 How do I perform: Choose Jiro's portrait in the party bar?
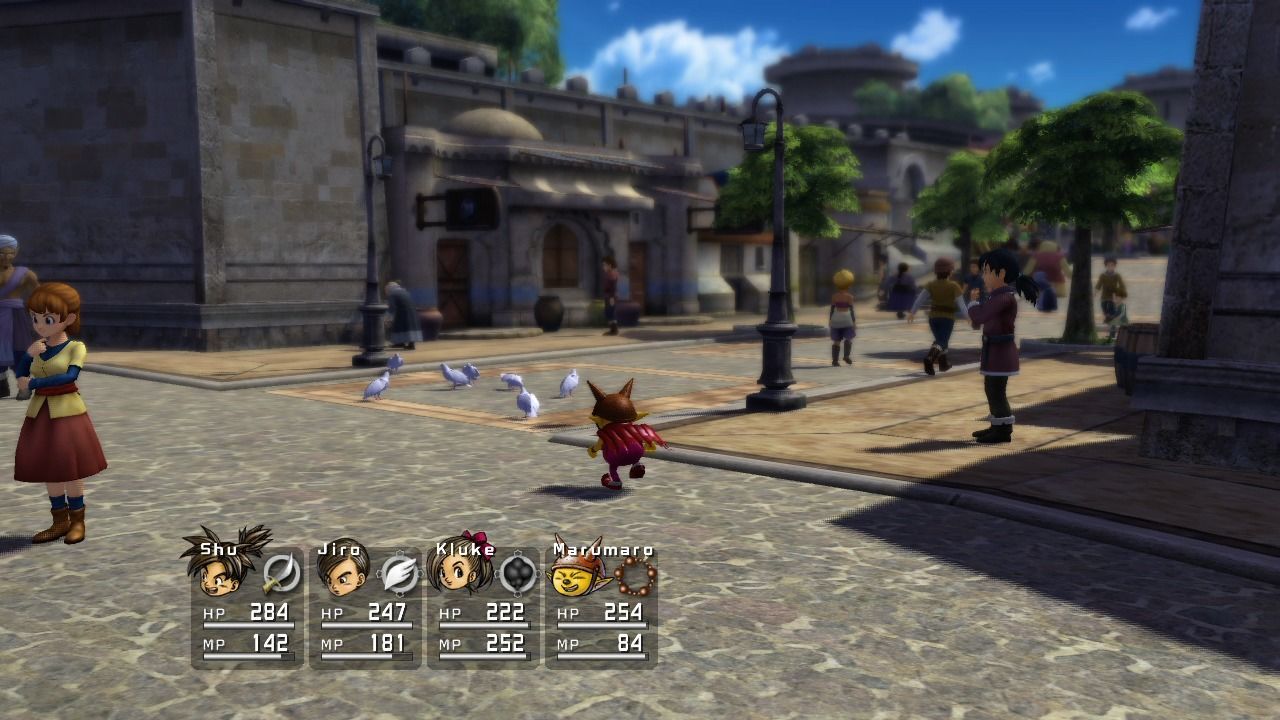pyautogui.click(x=340, y=574)
